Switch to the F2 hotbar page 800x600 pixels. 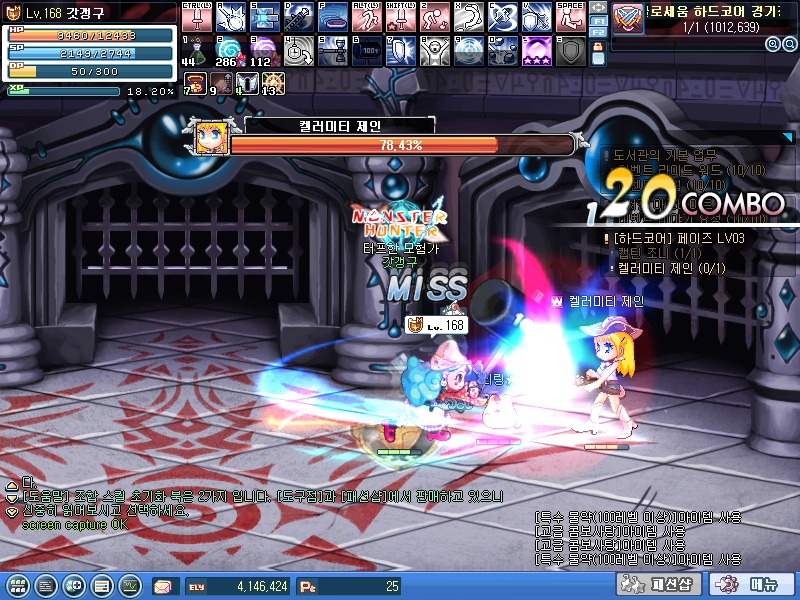point(598,32)
